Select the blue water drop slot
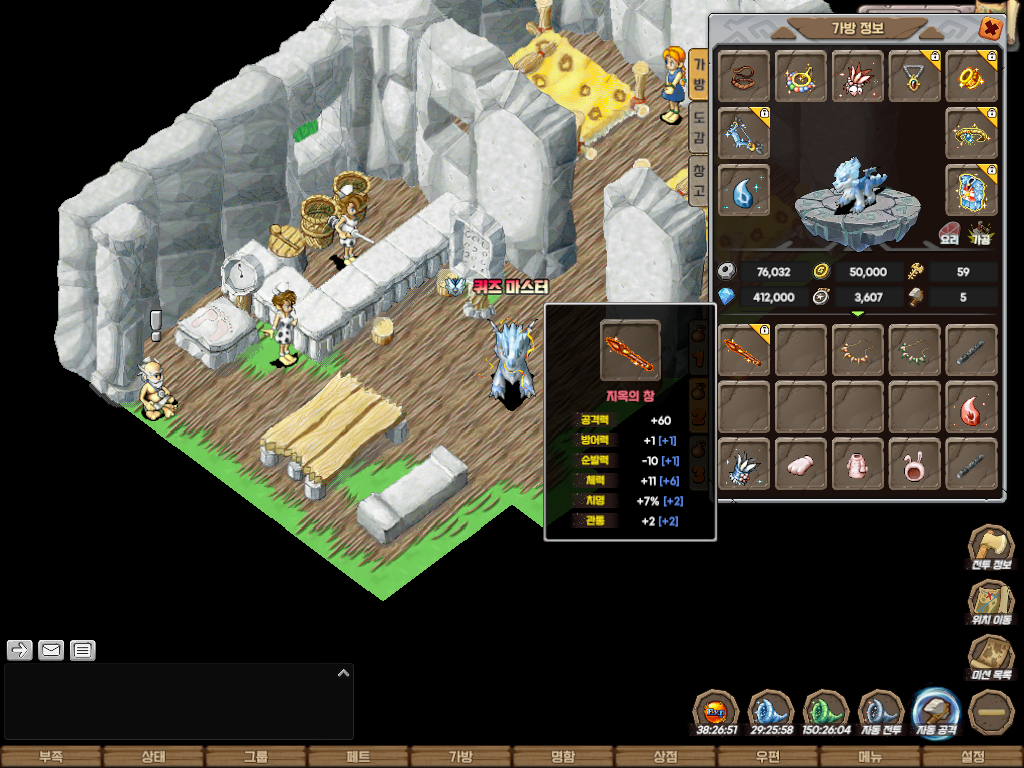The height and width of the screenshot is (768, 1024). pyautogui.click(x=744, y=190)
